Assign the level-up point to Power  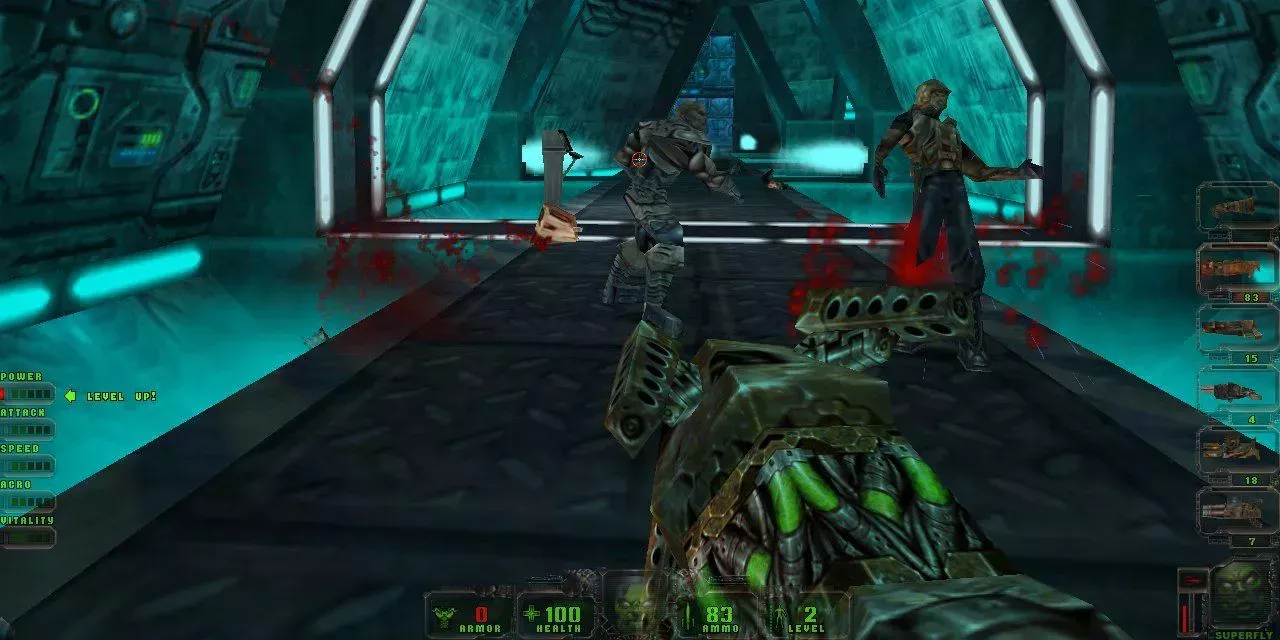[28, 394]
